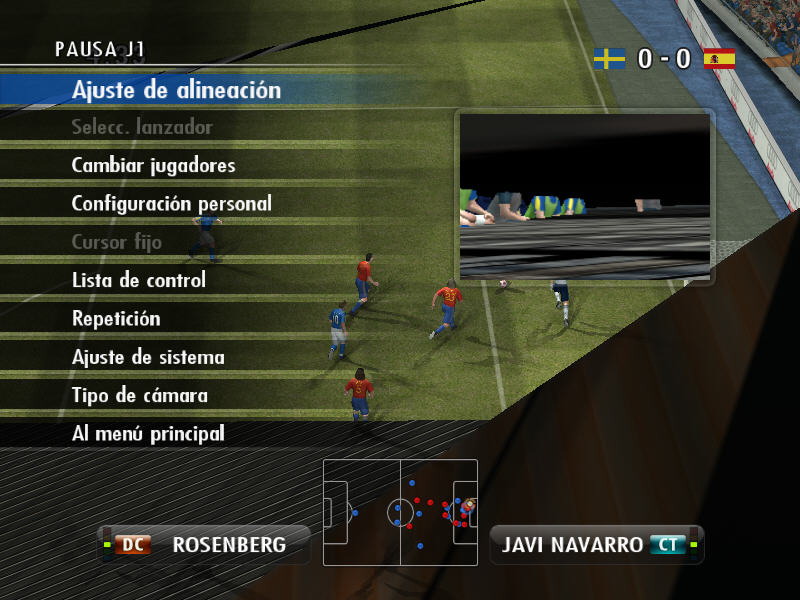Open Ajuste de alineación

pyautogui.click(x=176, y=90)
